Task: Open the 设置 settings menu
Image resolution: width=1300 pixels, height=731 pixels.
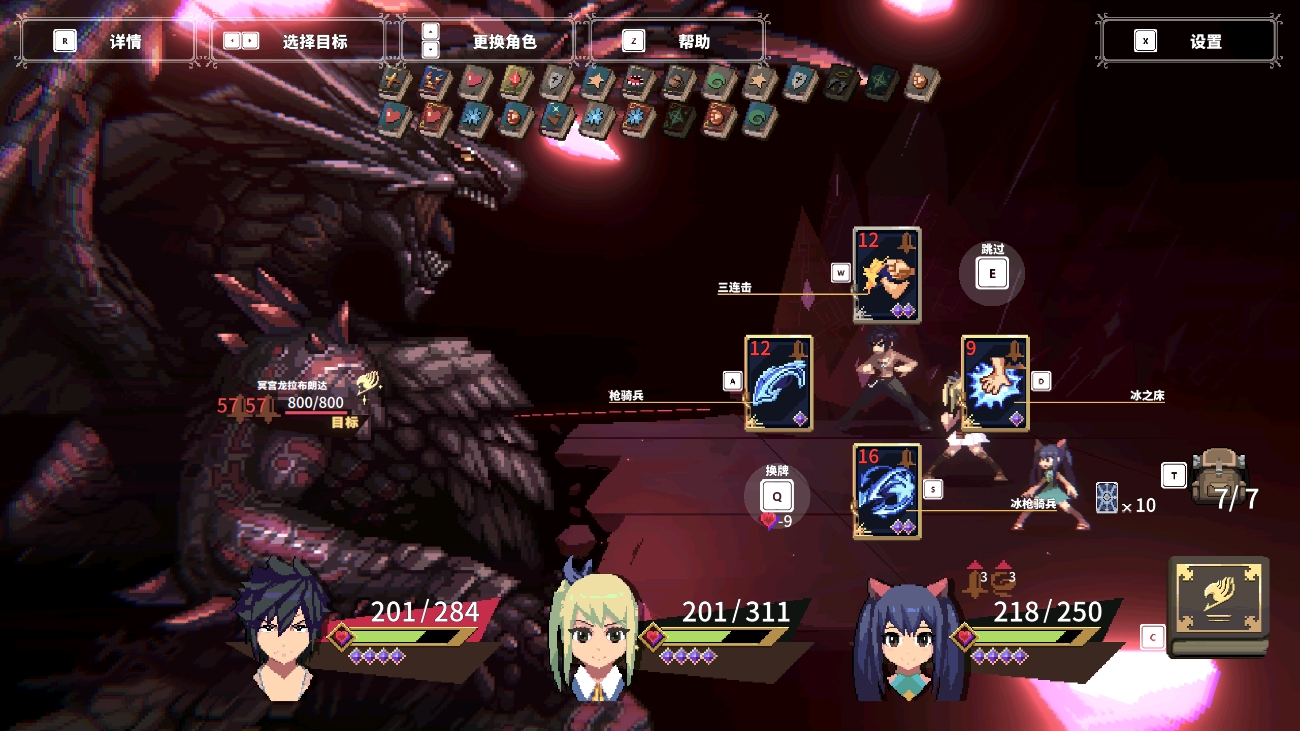Action: 1188,41
